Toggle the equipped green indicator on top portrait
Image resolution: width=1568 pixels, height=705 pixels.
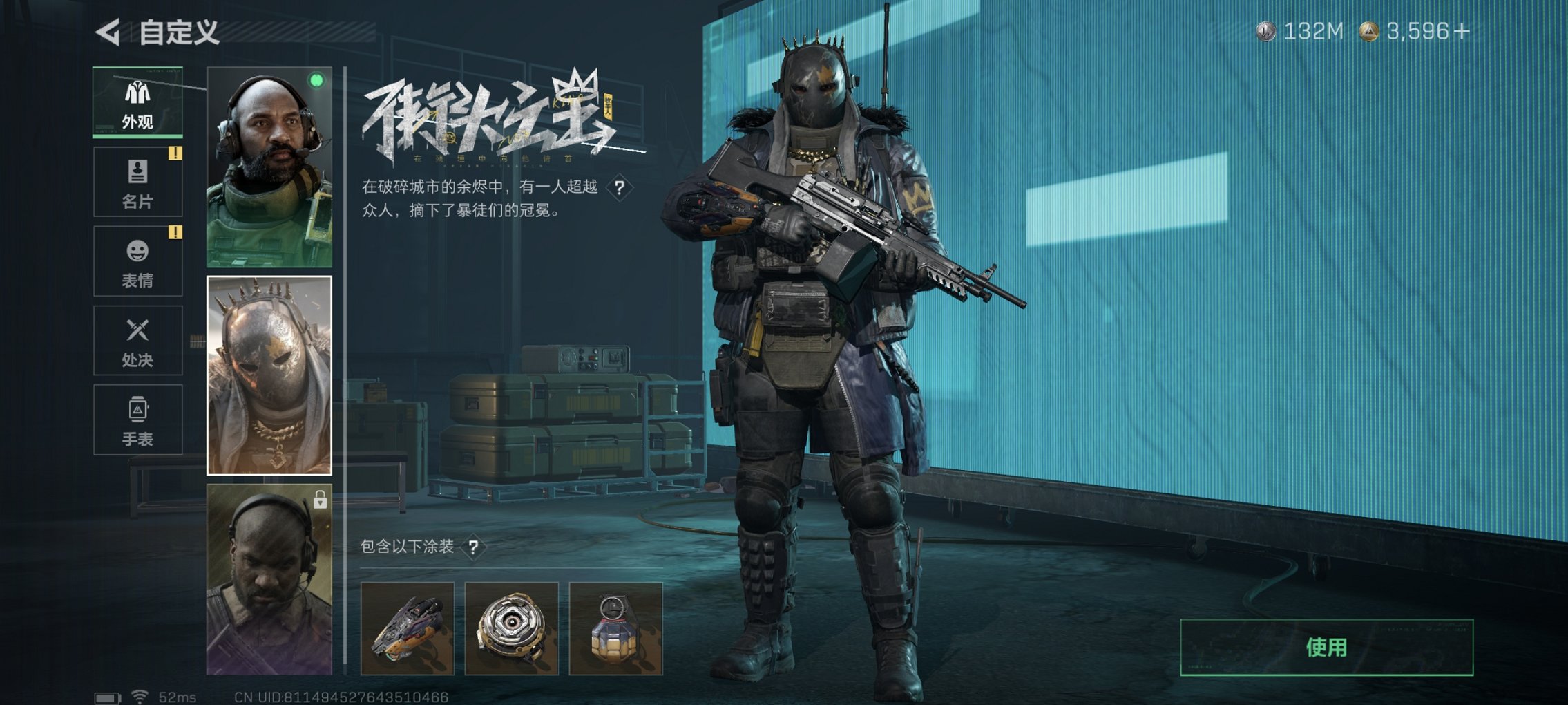[x=316, y=82]
